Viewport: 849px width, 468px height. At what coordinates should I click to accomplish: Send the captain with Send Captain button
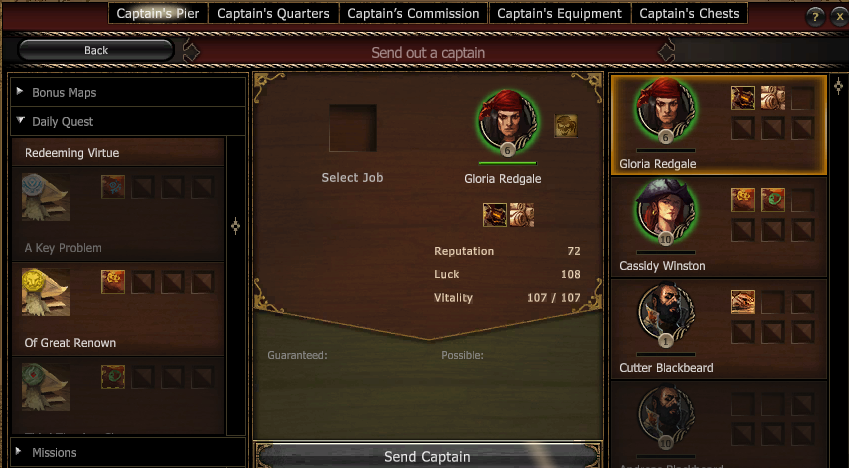point(427,456)
